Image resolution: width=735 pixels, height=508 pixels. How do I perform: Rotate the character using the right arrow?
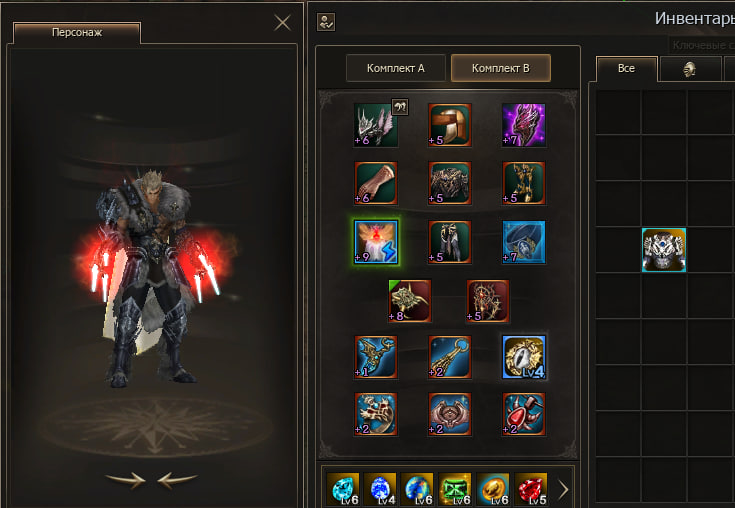click(x=126, y=479)
